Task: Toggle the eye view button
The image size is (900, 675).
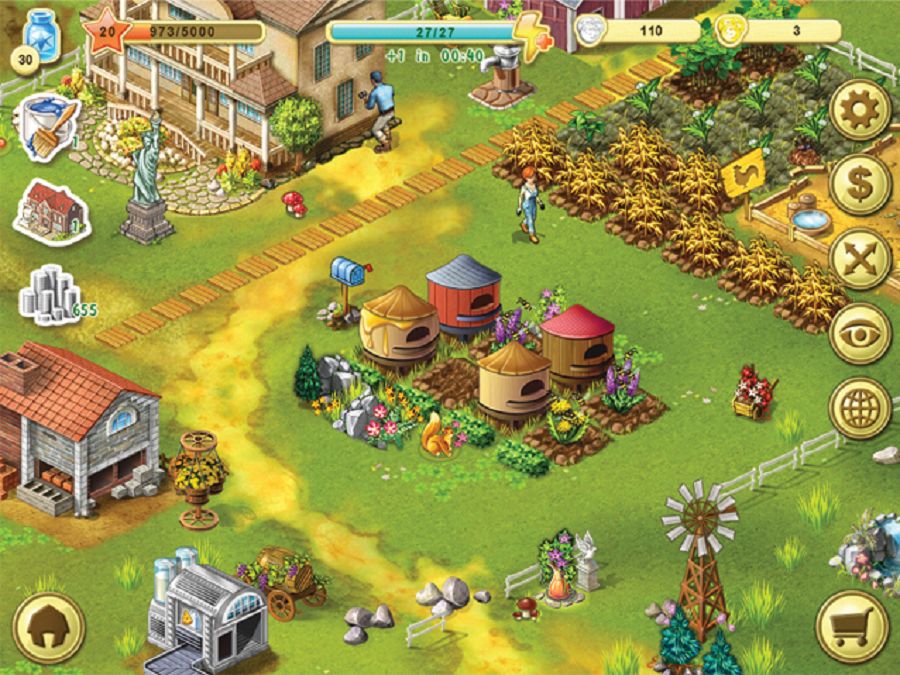Action: (x=860, y=333)
